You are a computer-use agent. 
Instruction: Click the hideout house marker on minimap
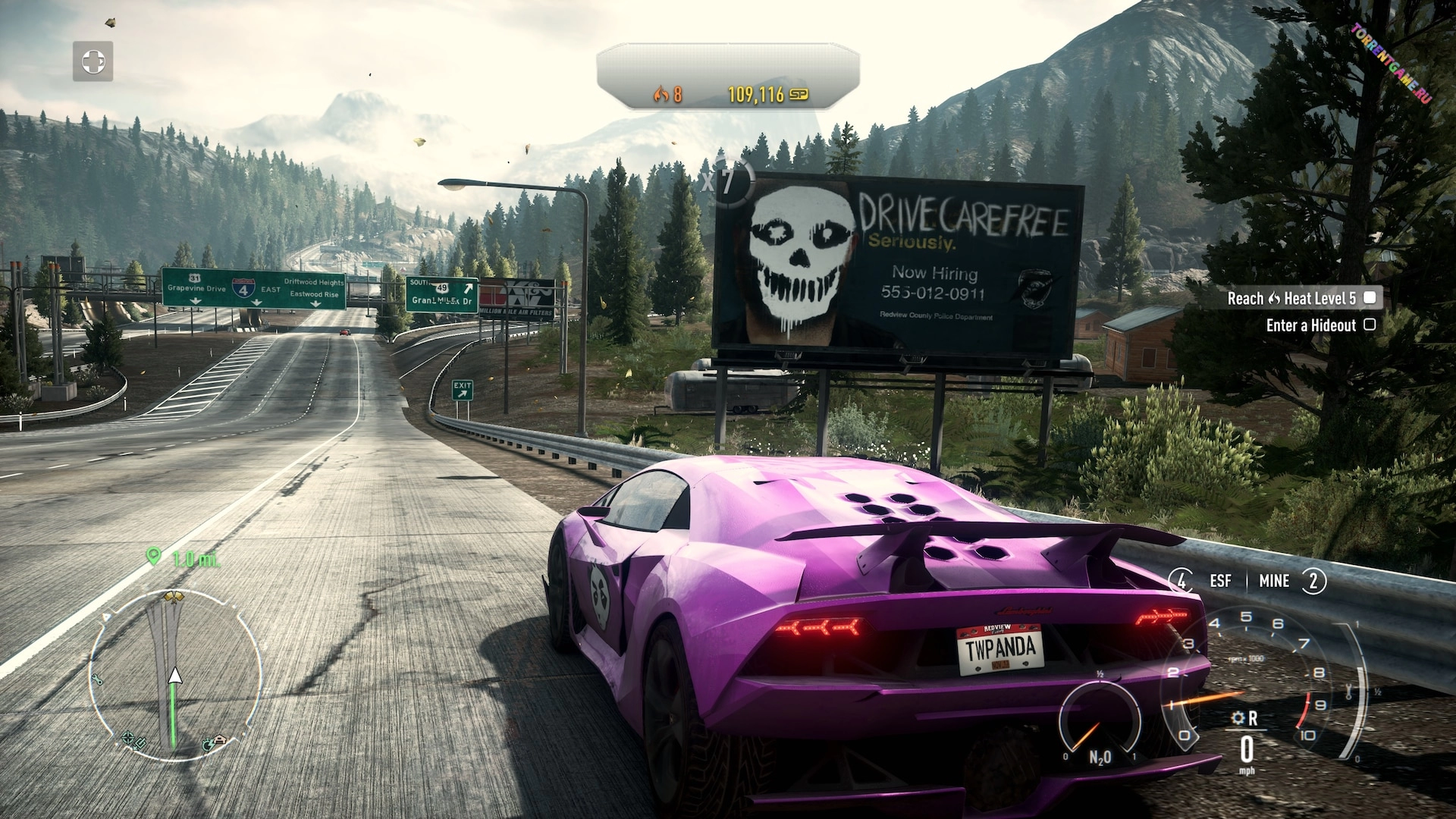[219, 740]
